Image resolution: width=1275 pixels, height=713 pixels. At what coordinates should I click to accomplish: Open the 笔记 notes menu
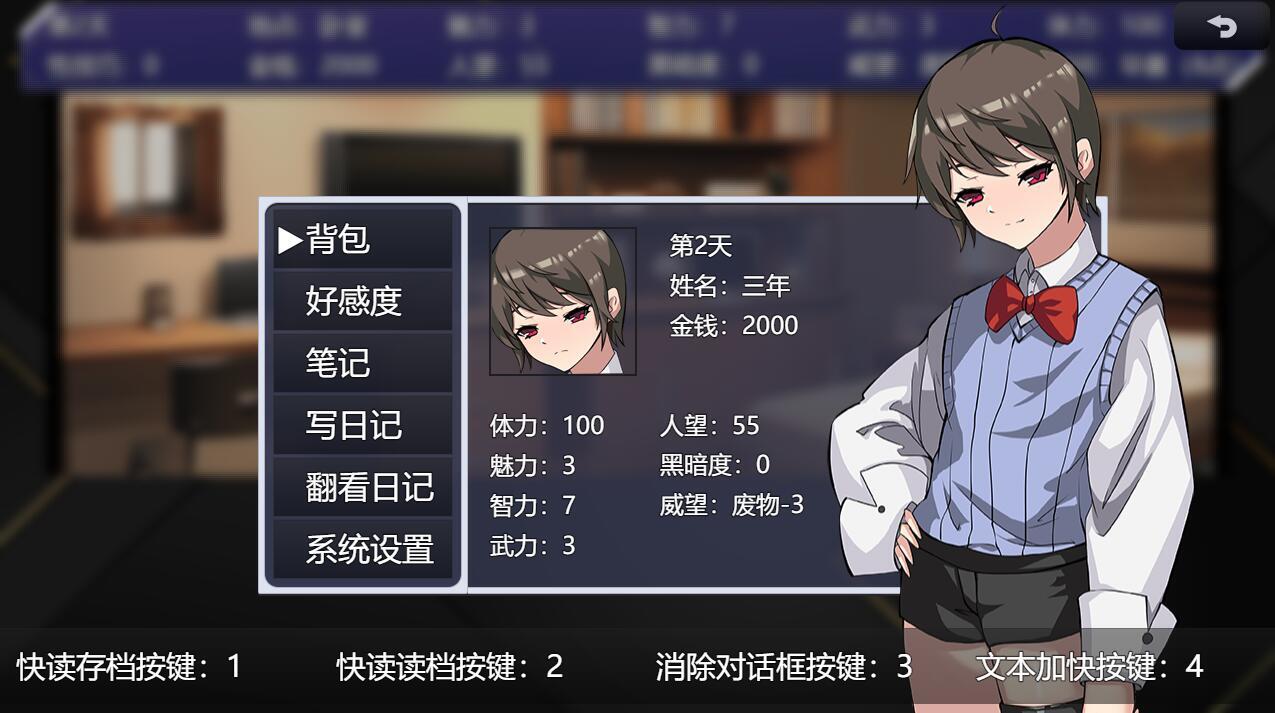coord(362,363)
